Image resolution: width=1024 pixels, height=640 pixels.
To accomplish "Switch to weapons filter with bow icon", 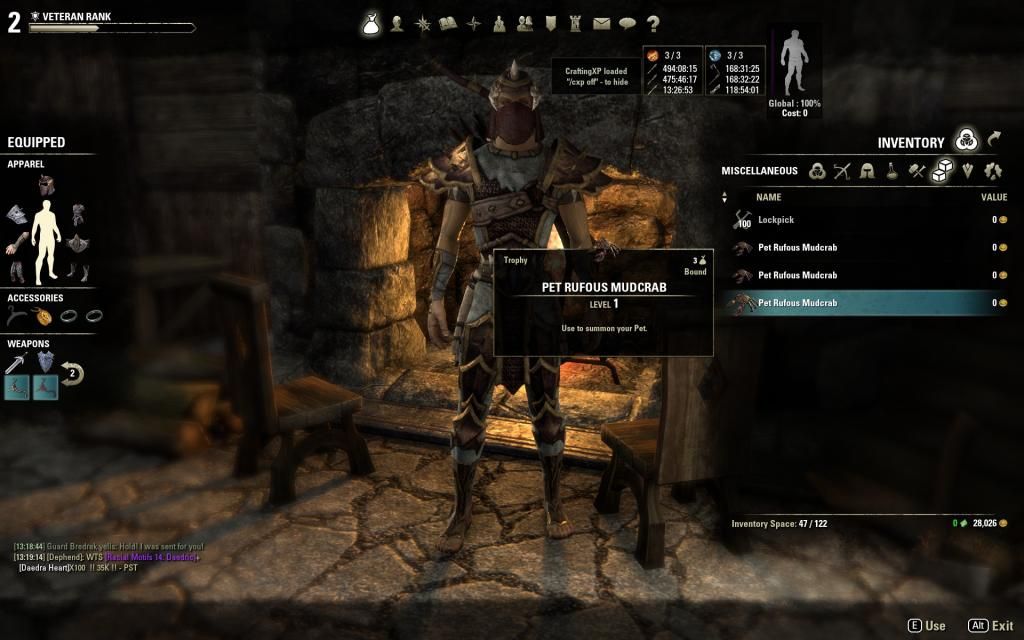I will [x=842, y=171].
